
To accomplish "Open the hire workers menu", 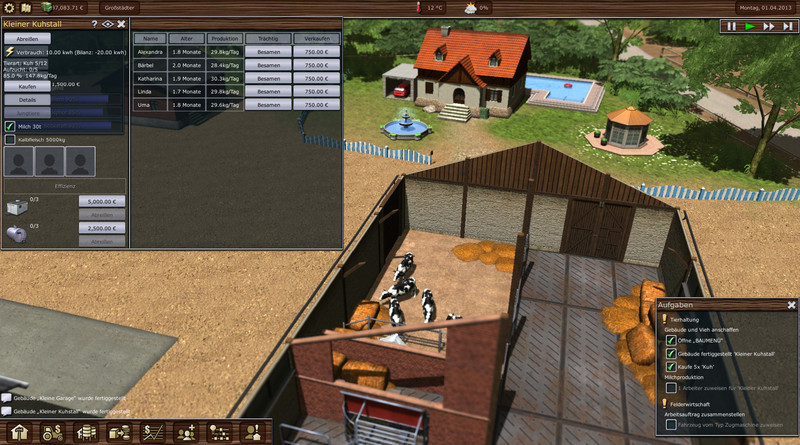I will coord(187,433).
